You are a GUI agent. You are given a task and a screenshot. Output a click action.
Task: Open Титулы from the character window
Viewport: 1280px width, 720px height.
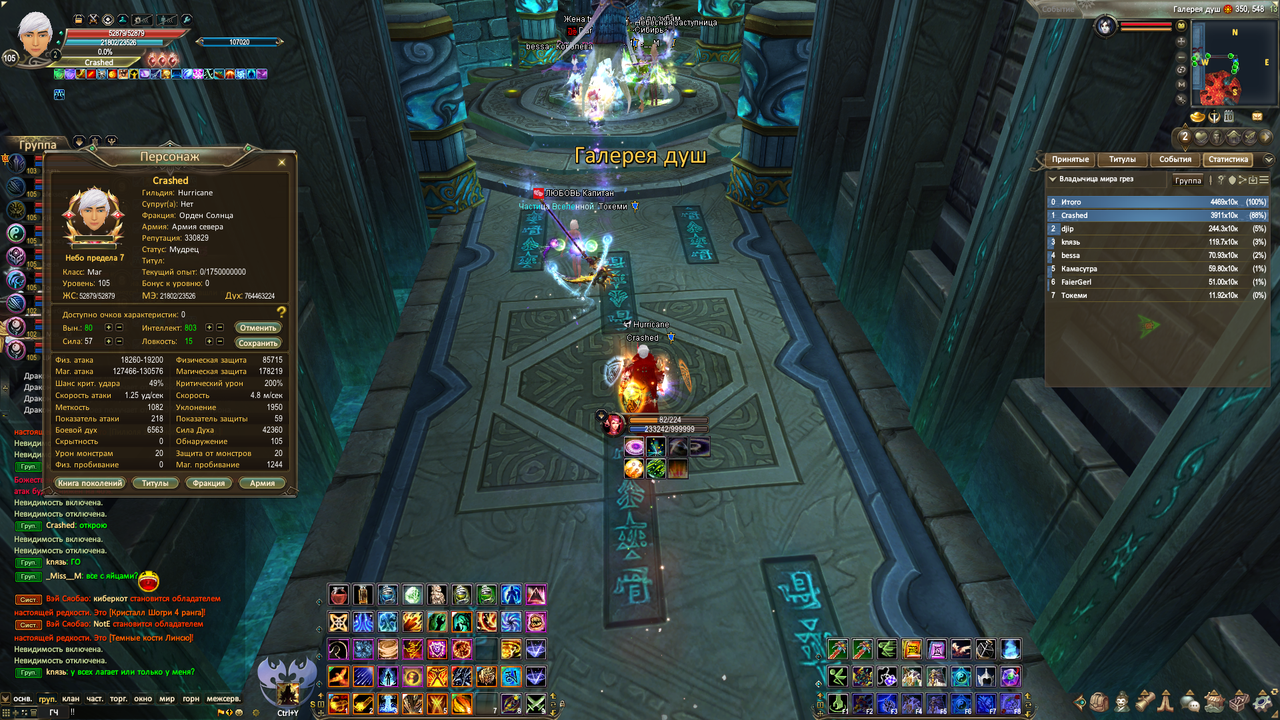(155, 483)
